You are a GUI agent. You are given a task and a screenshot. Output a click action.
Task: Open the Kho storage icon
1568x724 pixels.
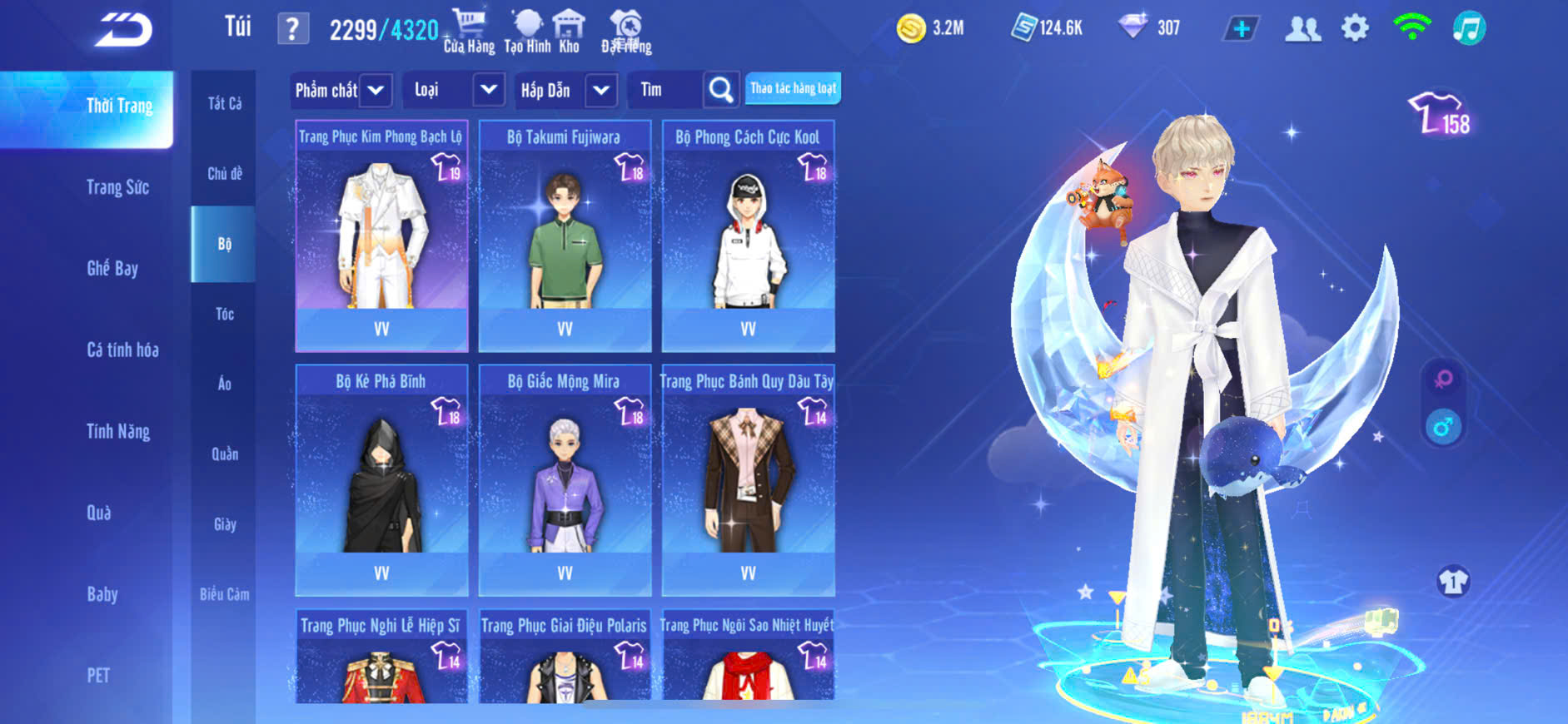(x=569, y=31)
